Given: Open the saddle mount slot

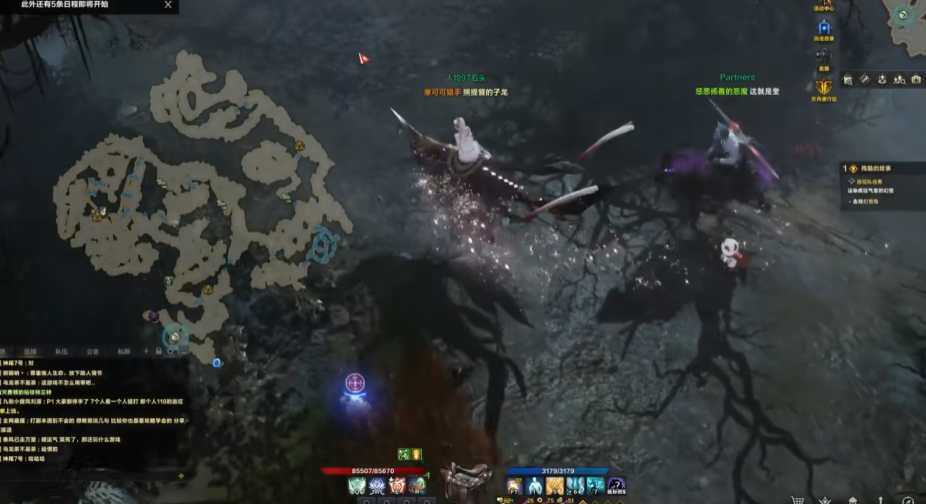Looking at the screenshot, I should coord(464,480).
